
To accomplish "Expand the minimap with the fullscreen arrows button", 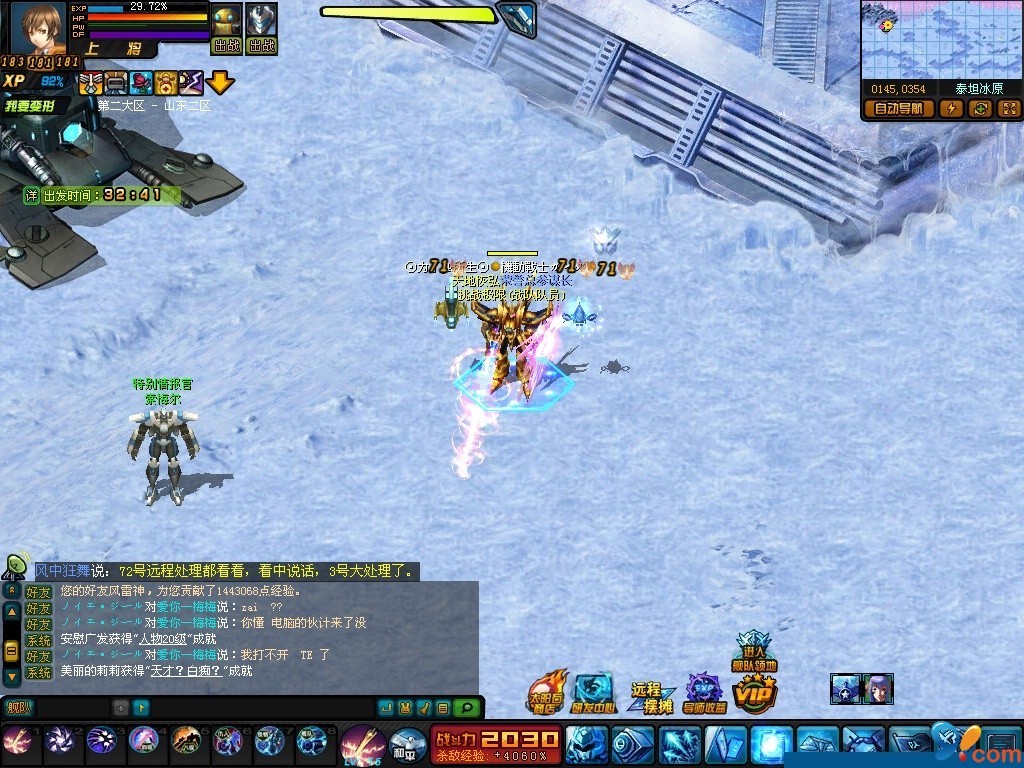I will (x=1008, y=109).
